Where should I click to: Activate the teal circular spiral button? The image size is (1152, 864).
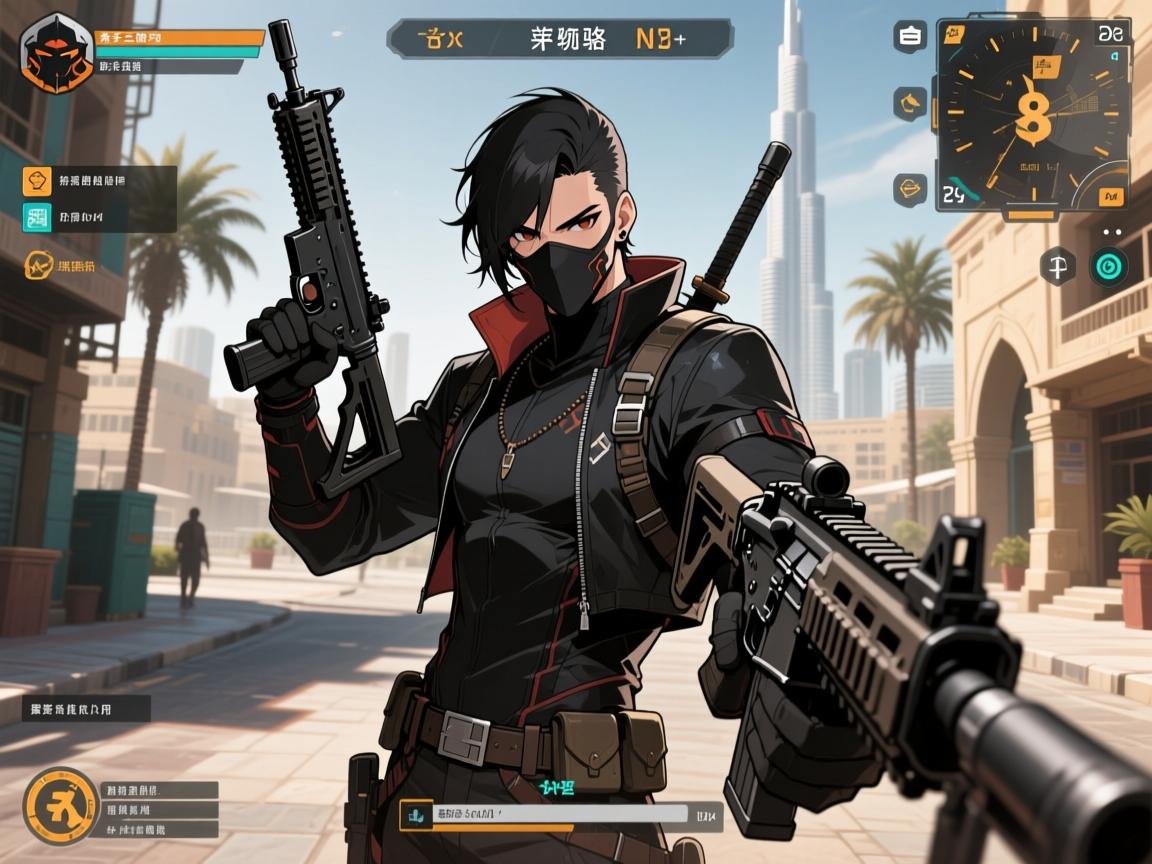[1108, 266]
